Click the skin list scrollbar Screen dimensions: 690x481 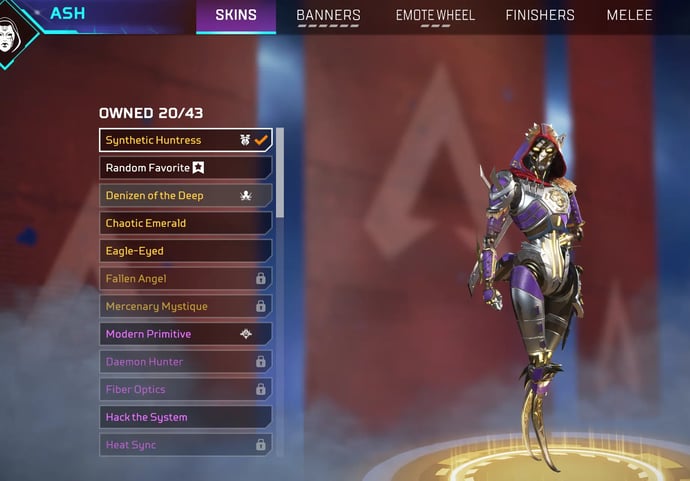coord(279,172)
